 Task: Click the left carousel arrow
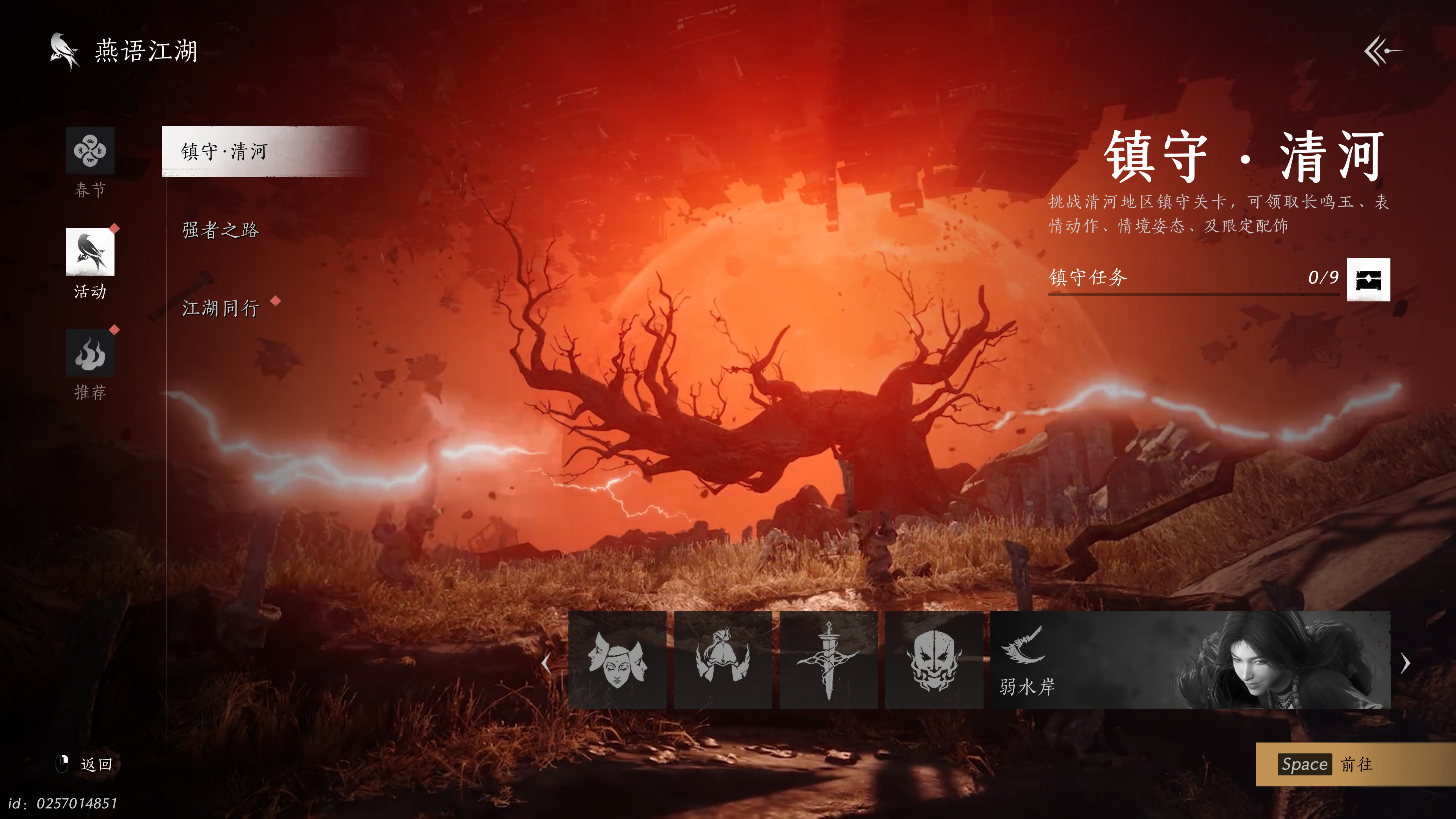(x=547, y=662)
